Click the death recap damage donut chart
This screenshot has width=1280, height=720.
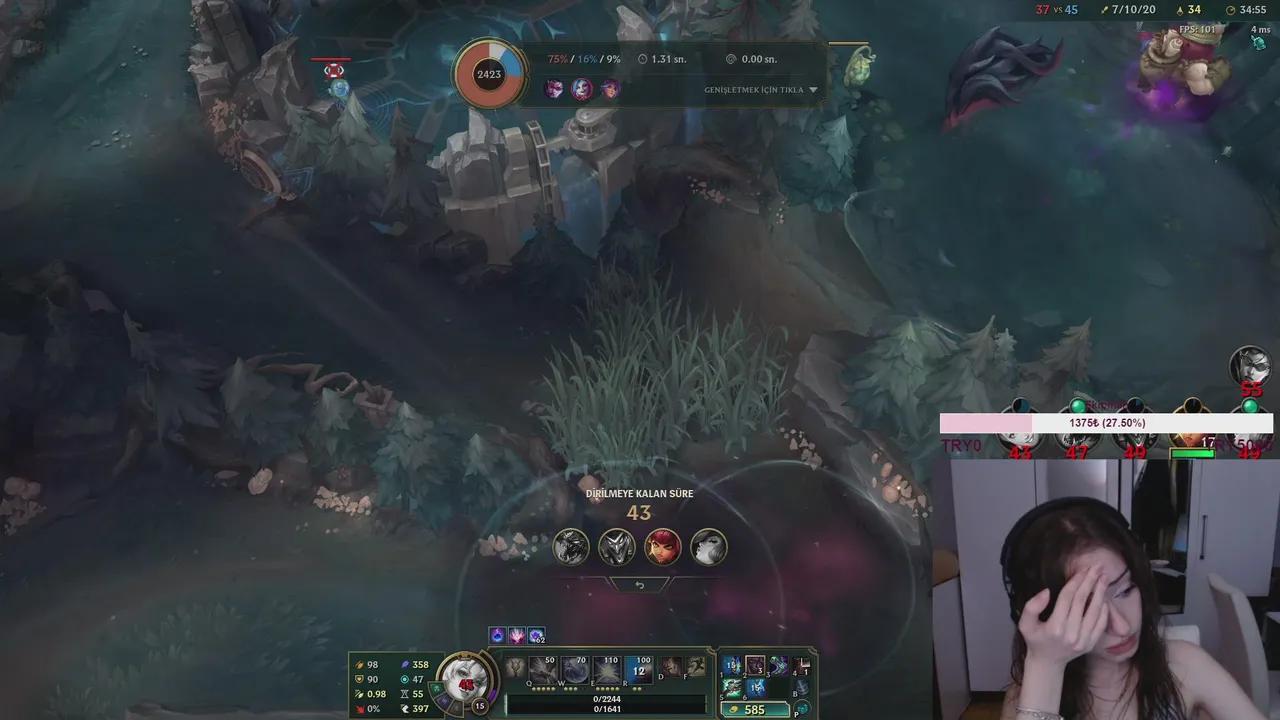click(489, 74)
